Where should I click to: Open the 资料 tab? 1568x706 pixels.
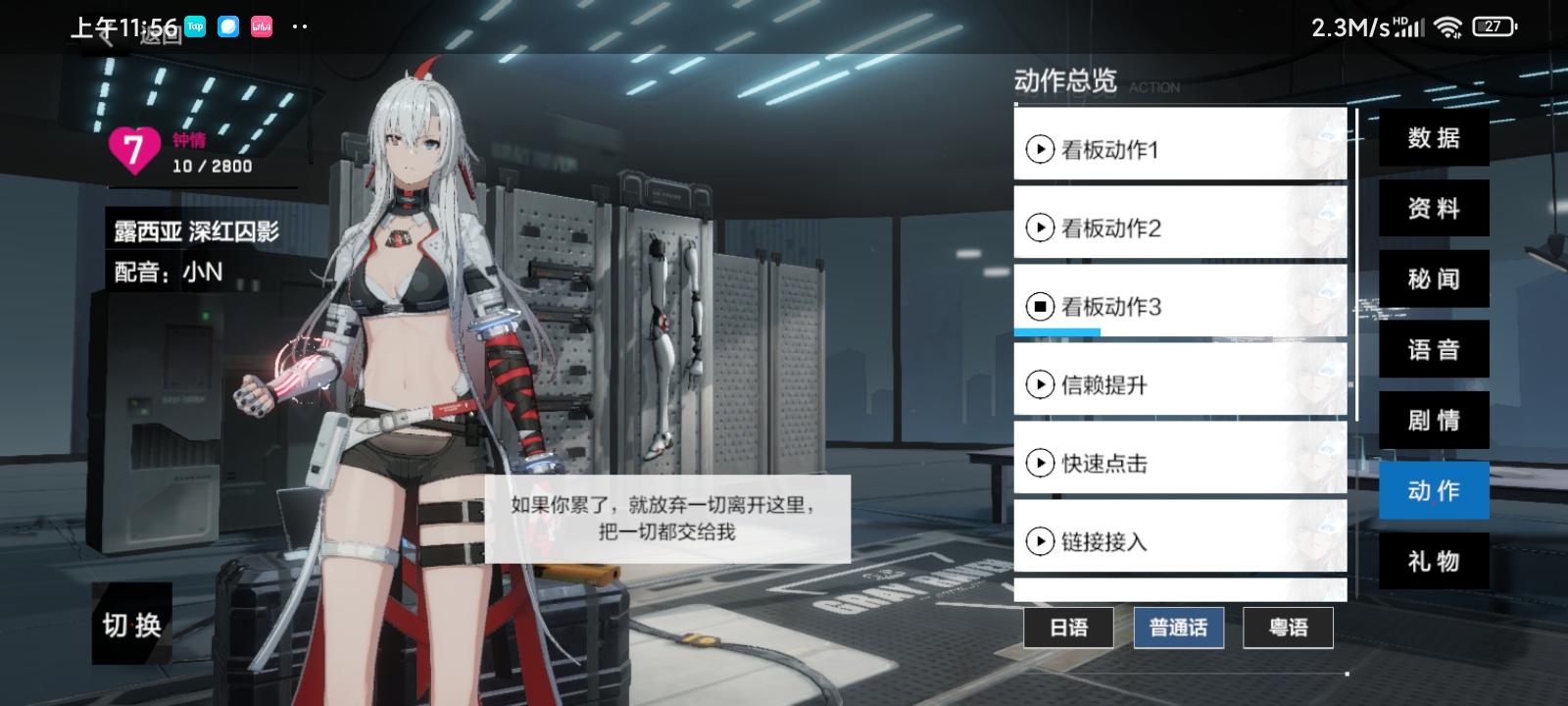click(x=1434, y=209)
